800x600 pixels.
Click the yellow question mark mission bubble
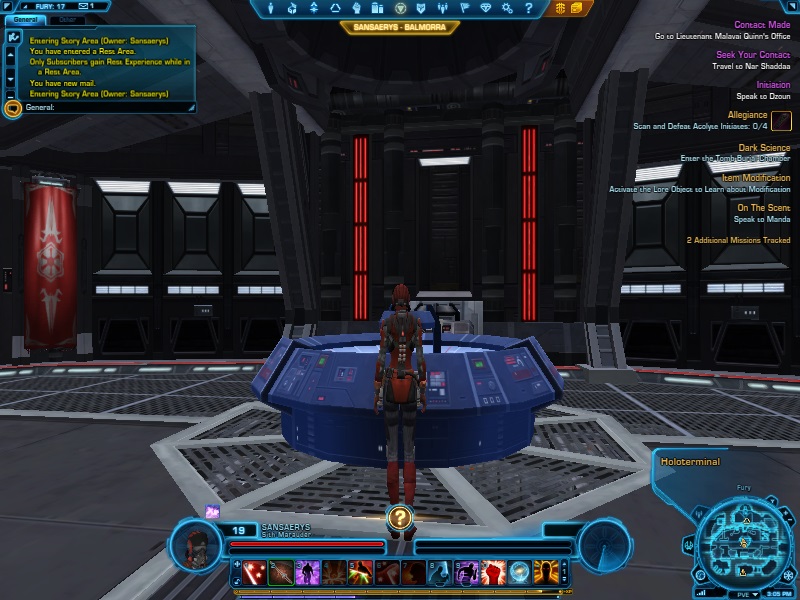coord(400,517)
